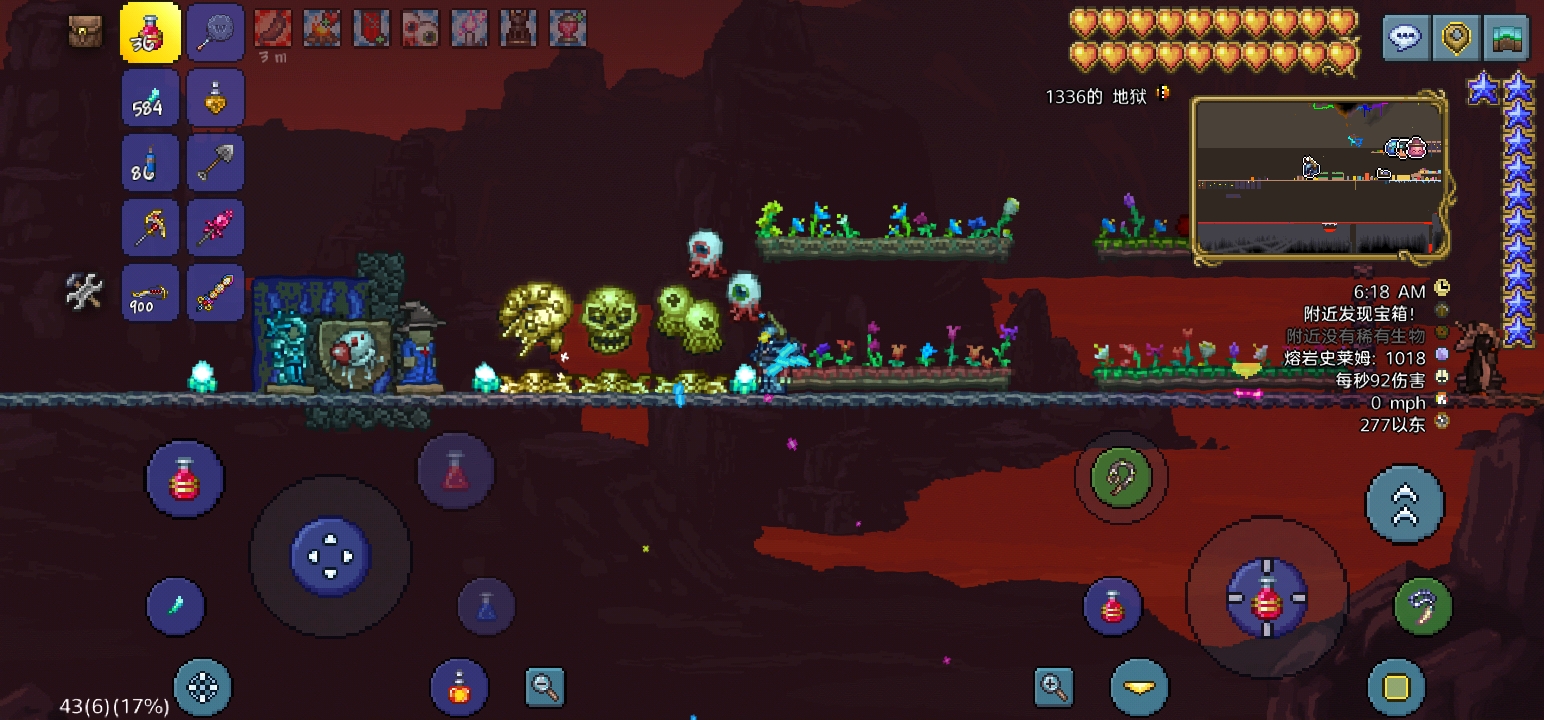
Task: Equip the sword in the hotbar
Action: [x=215, y=292]
